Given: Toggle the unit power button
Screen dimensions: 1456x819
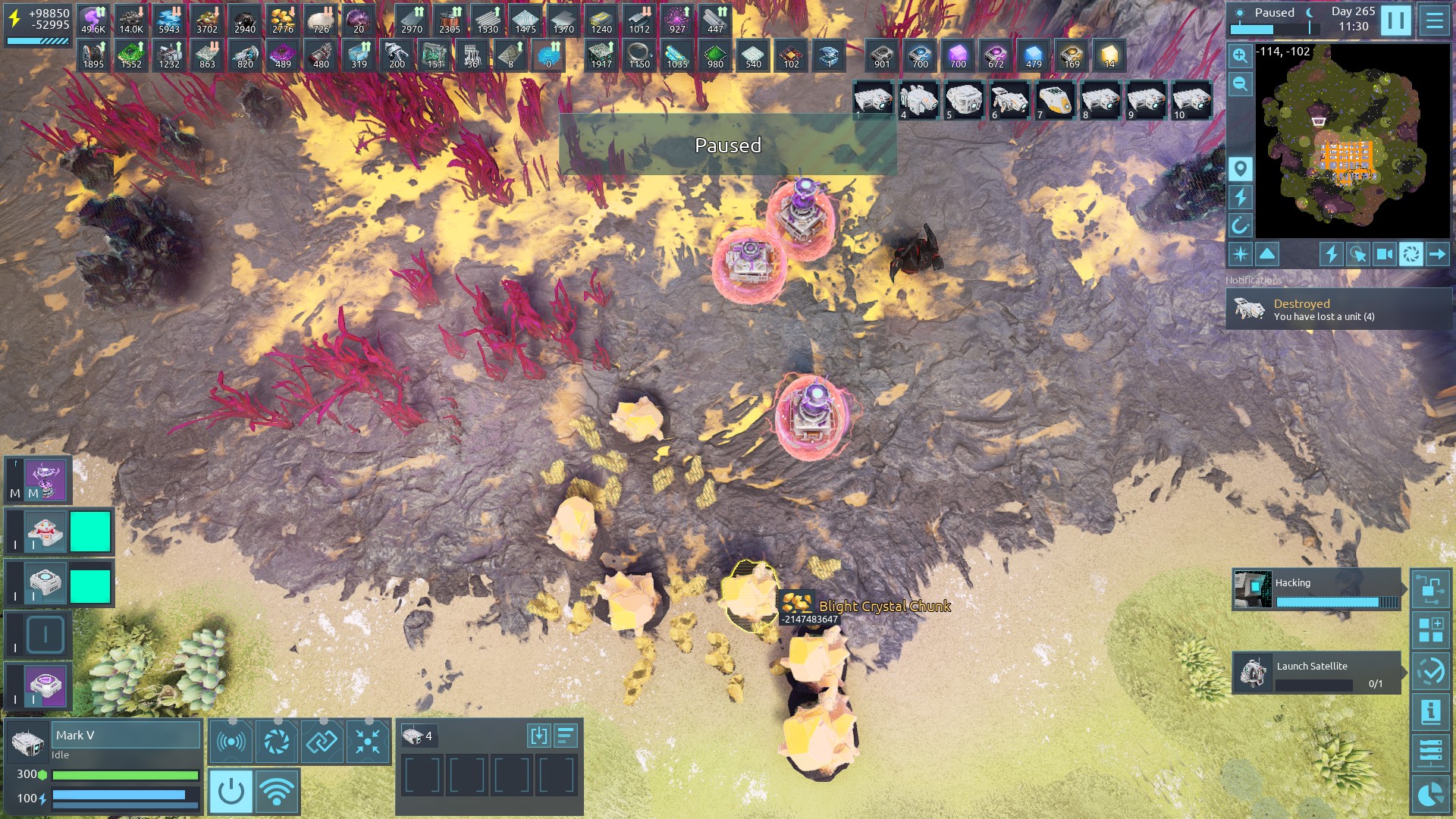Looking at the screenshot, I should 231,791.
